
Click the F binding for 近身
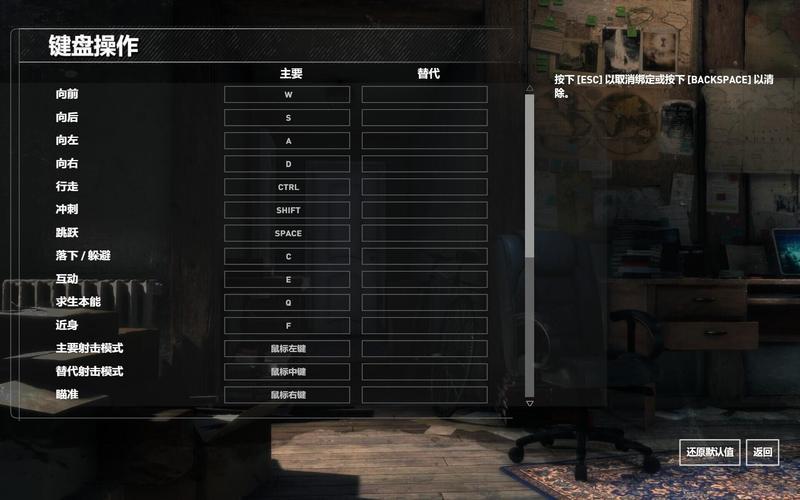287,325
